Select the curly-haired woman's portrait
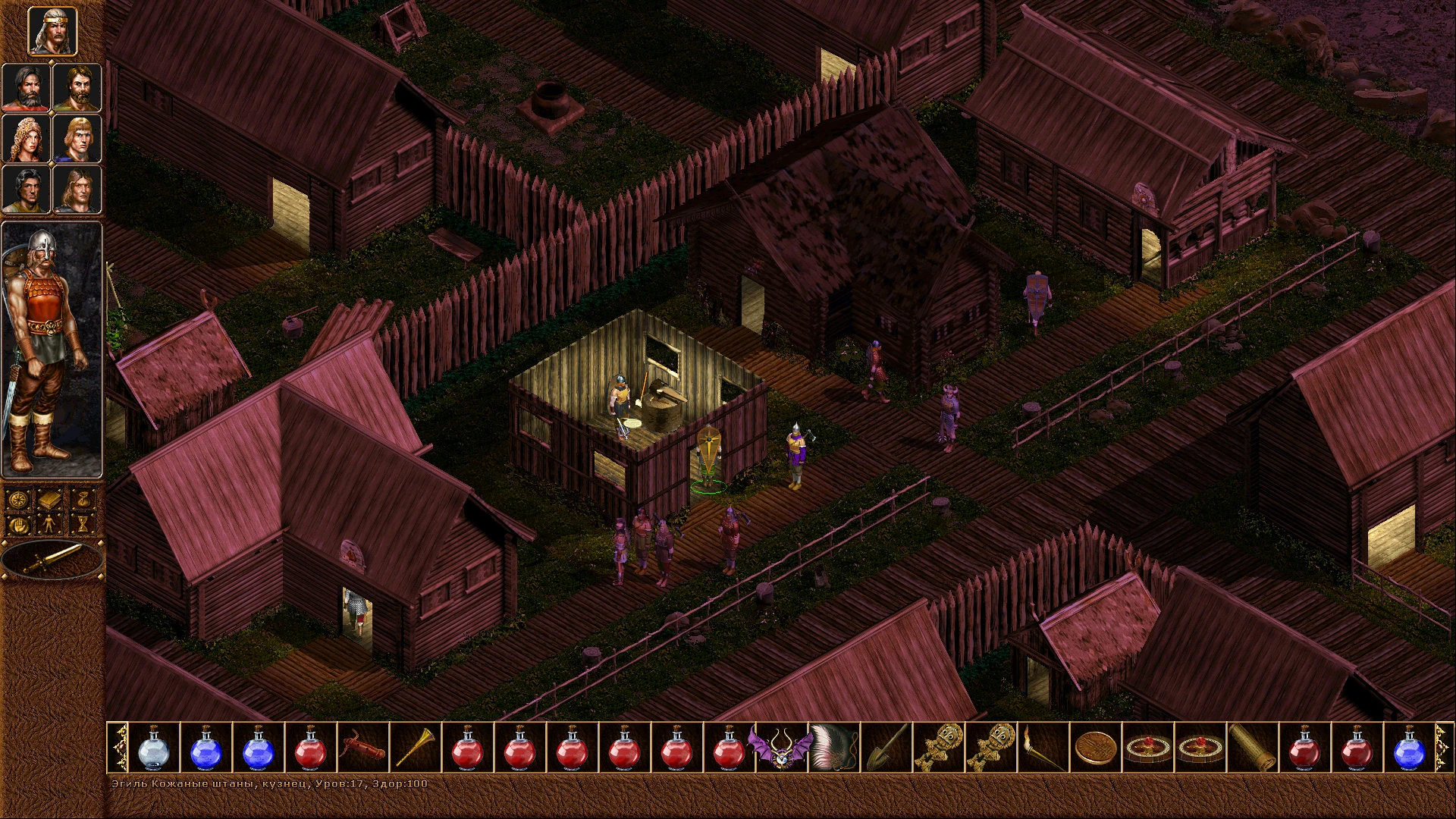 coord(27,138)
